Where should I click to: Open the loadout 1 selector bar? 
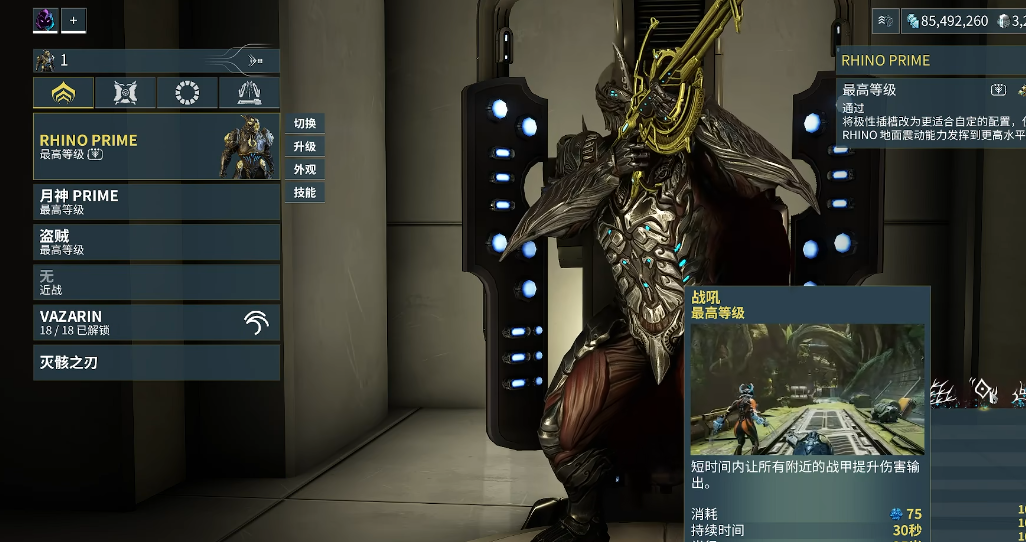click(156, 61)
